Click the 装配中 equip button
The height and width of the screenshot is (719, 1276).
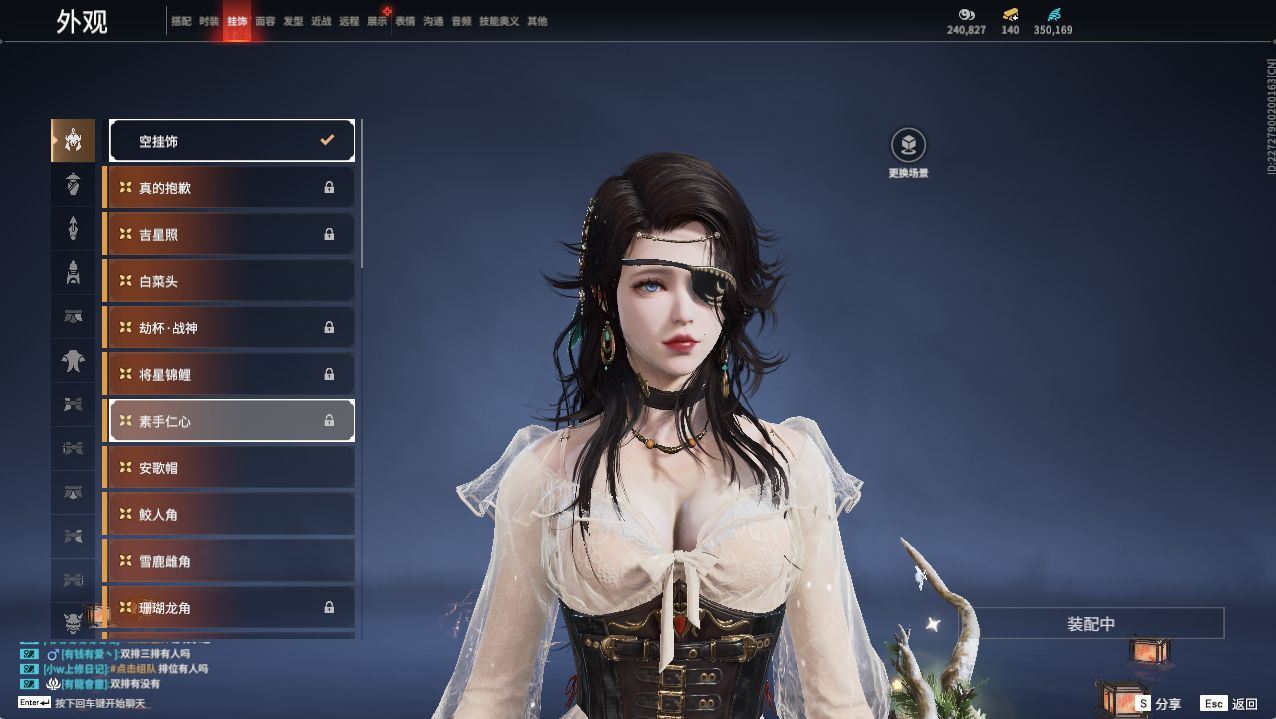tap(1091, 624)
